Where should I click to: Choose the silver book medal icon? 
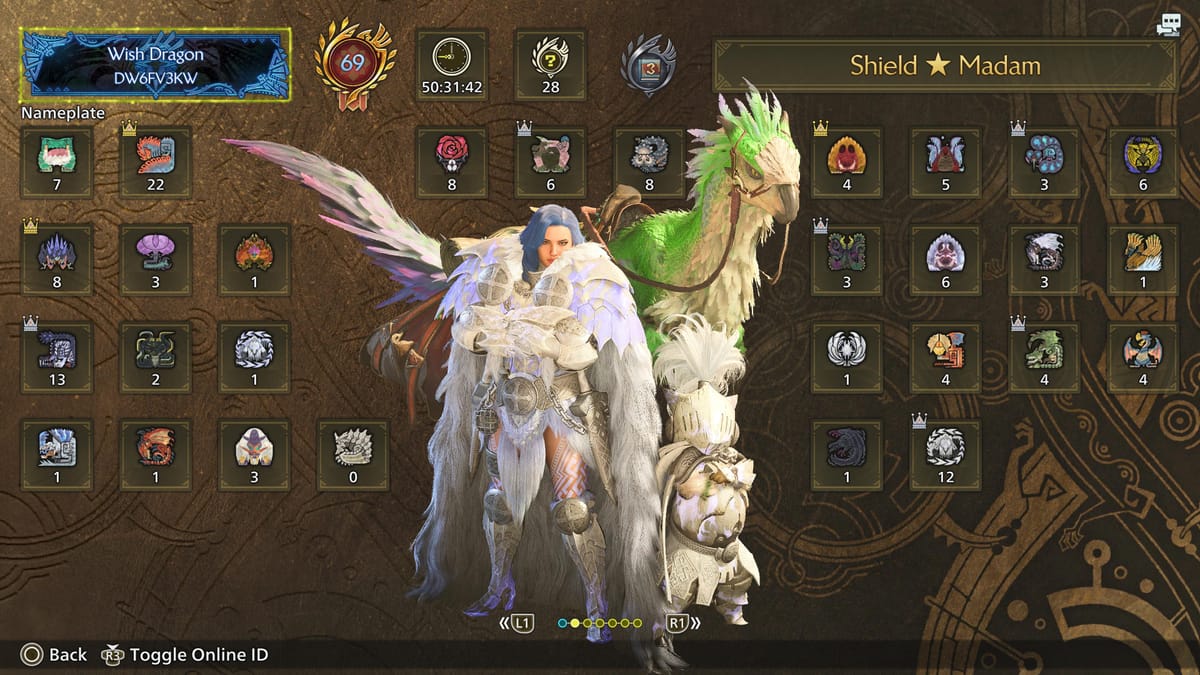click(x=647, y=65)
